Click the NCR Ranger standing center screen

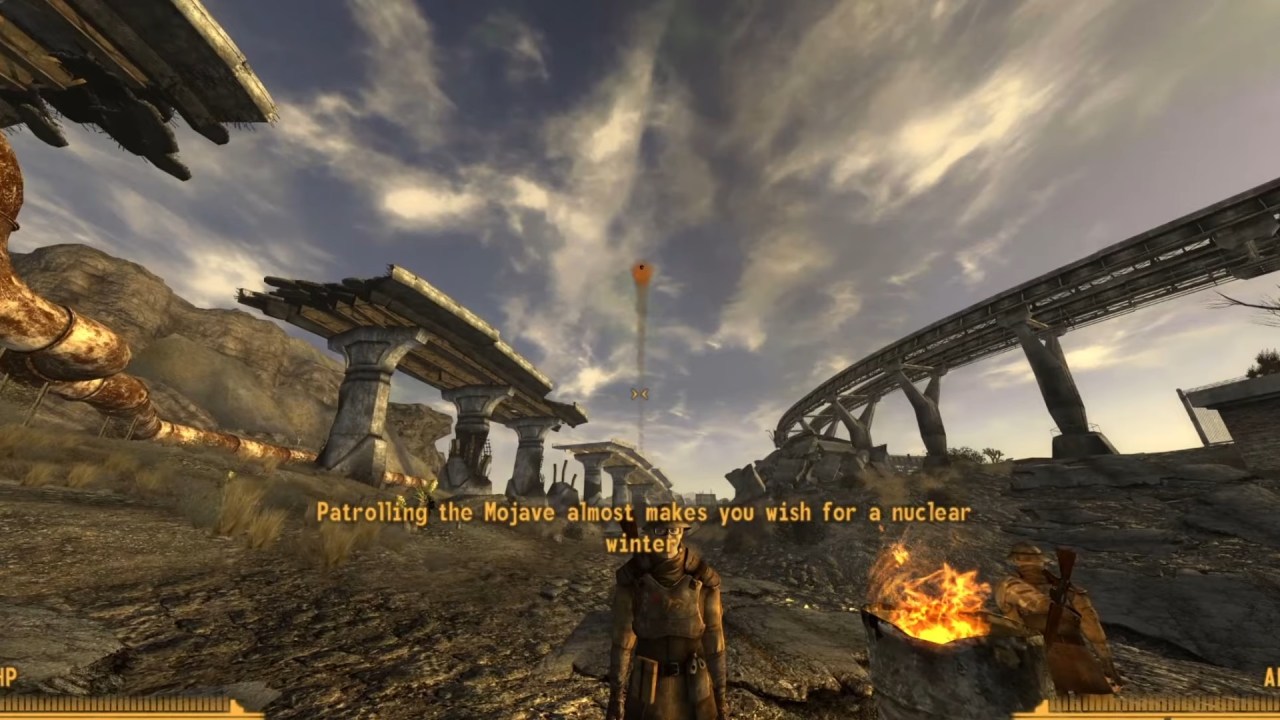tap(672, 610)
